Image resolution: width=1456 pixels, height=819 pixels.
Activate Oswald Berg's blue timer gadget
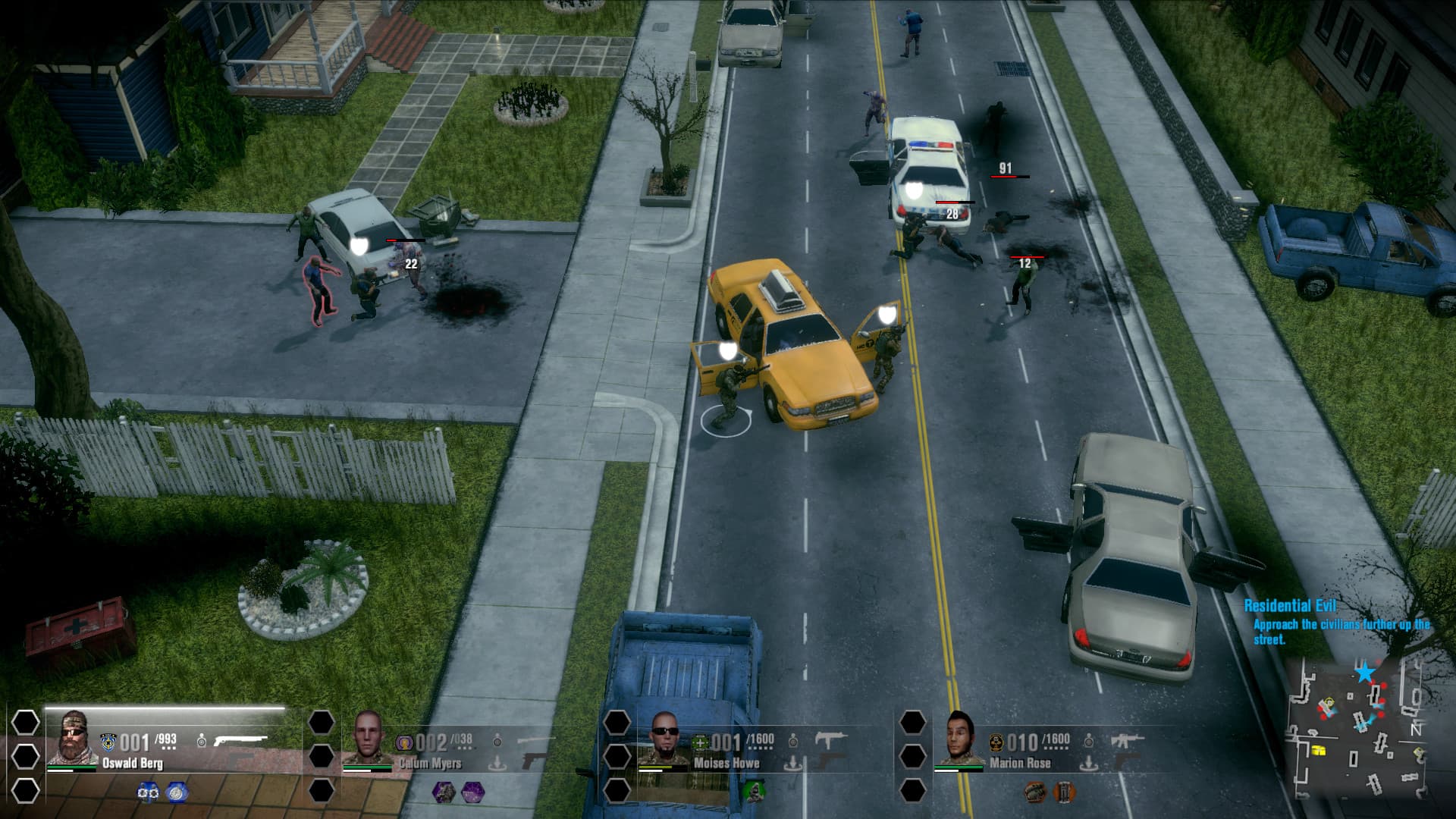click(175, 792)
